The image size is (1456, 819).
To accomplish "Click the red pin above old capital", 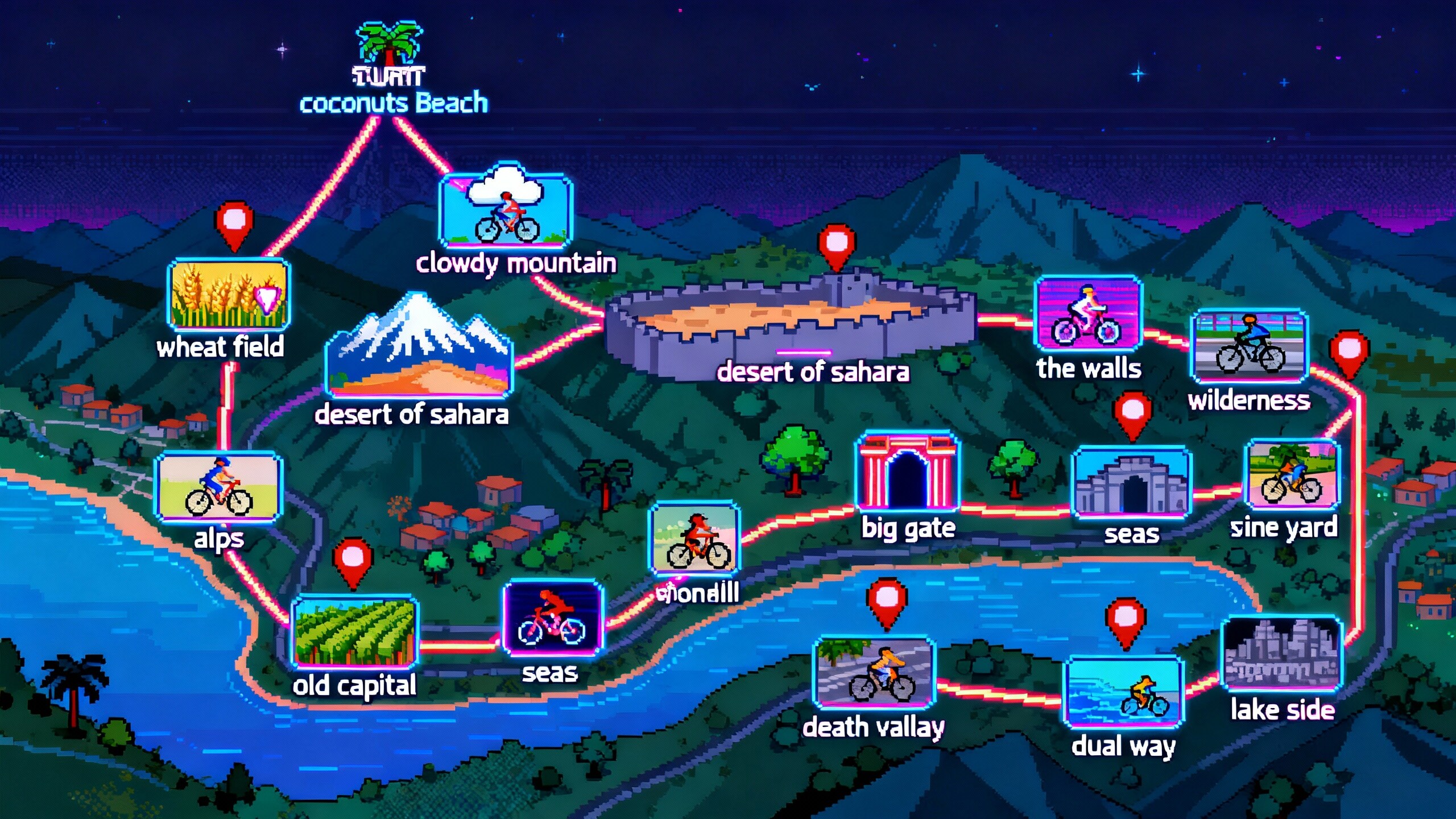I will pyautogui.click(x=353, y=559).
